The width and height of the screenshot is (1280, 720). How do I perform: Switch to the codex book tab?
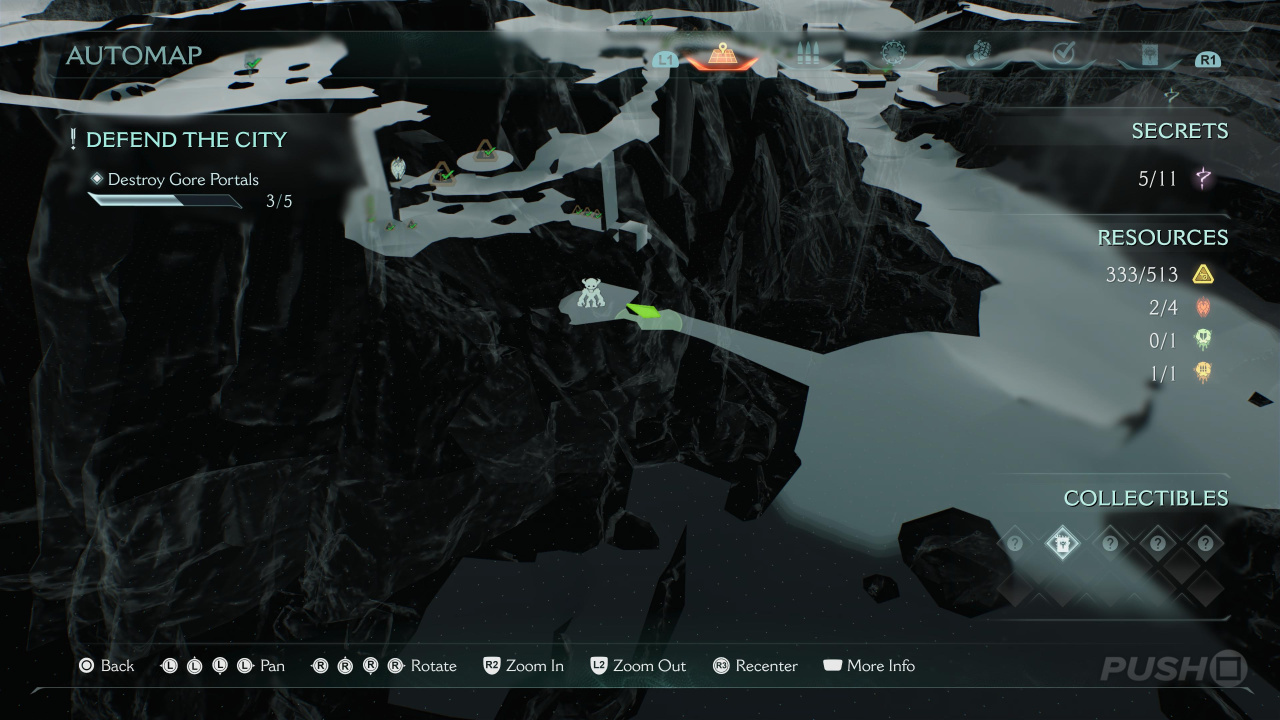tap(1150, 55)
